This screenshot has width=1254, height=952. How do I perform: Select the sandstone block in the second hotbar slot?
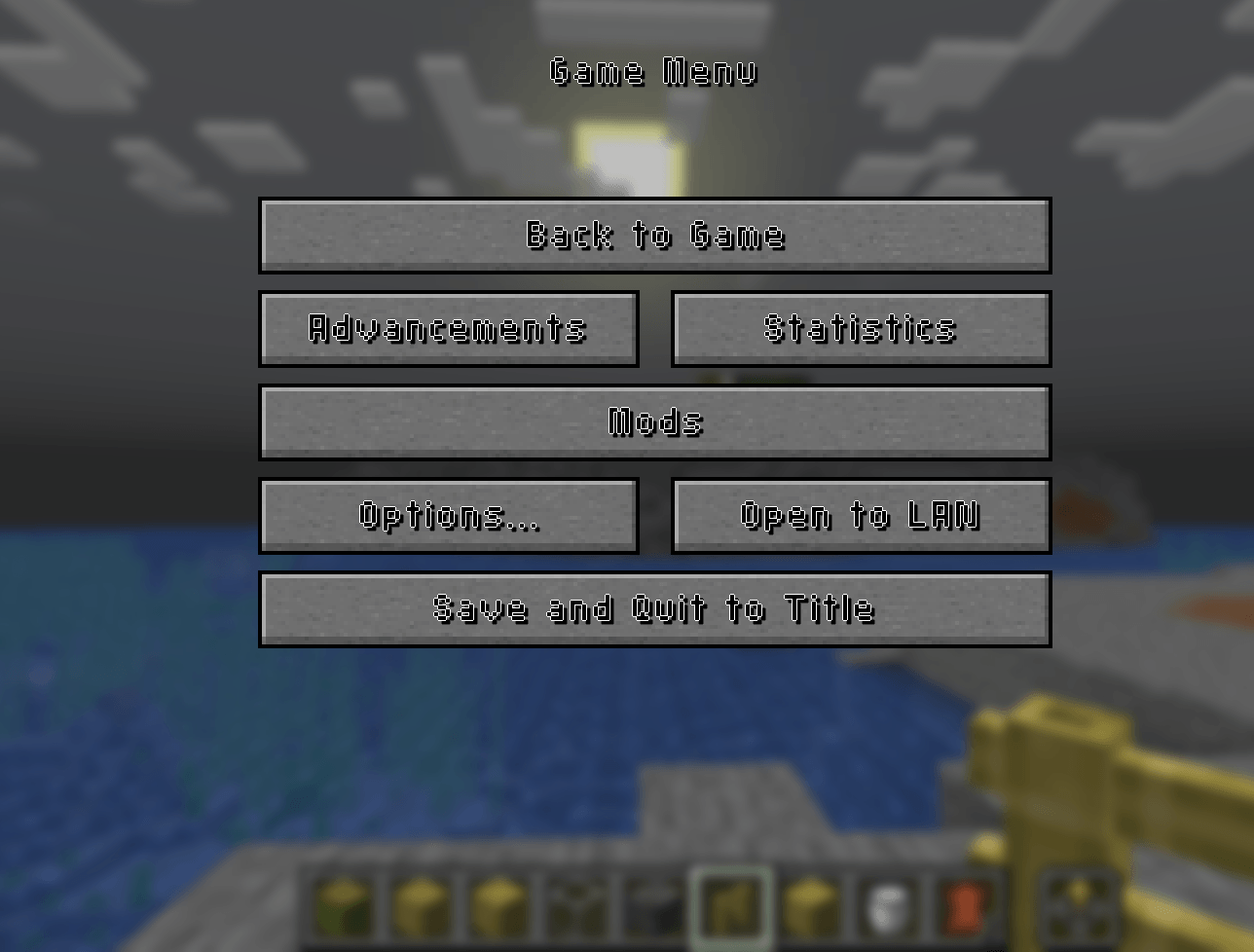click(422, 910)
